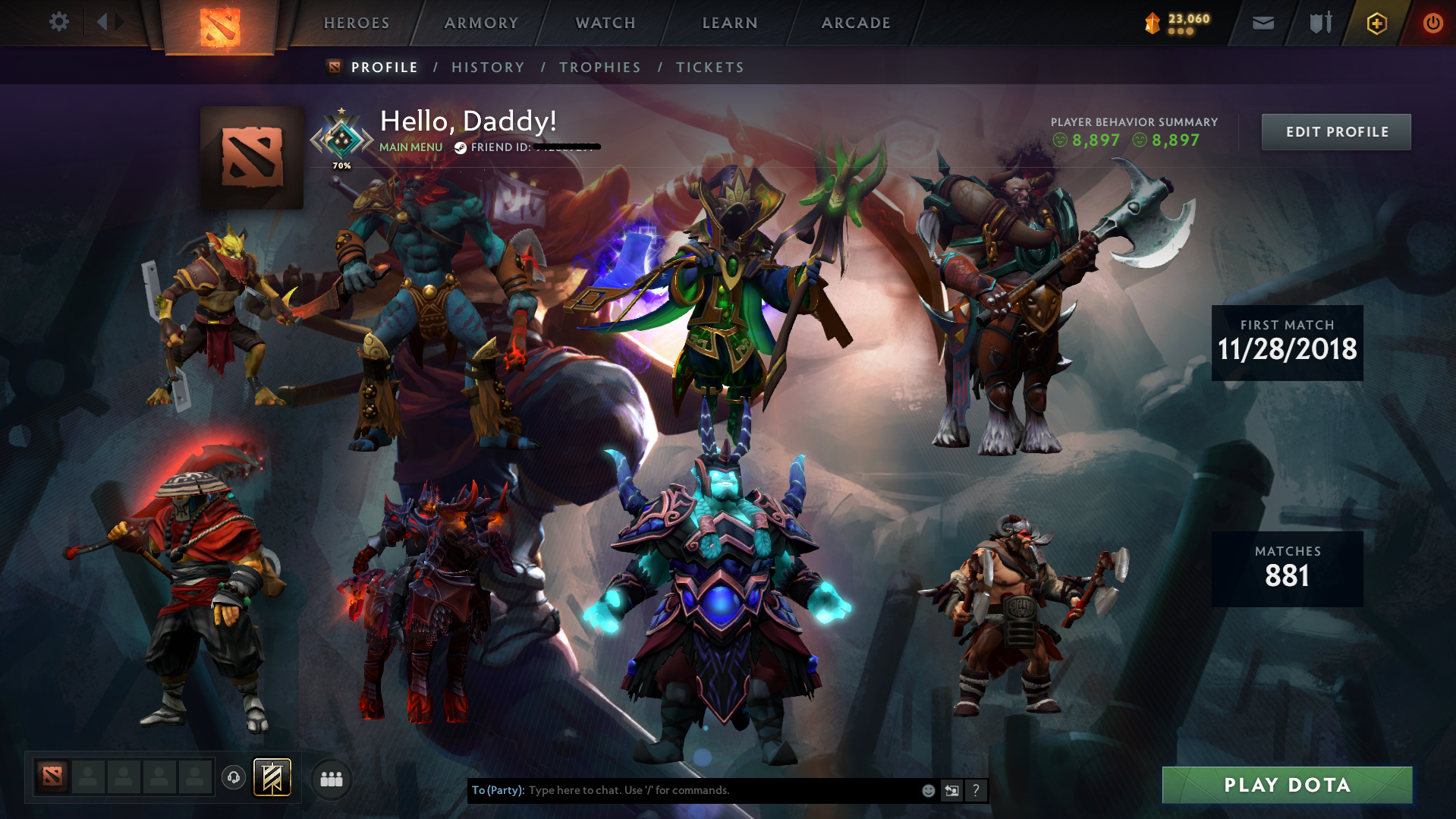Open the emoticon picker in chat

point(927,790)
